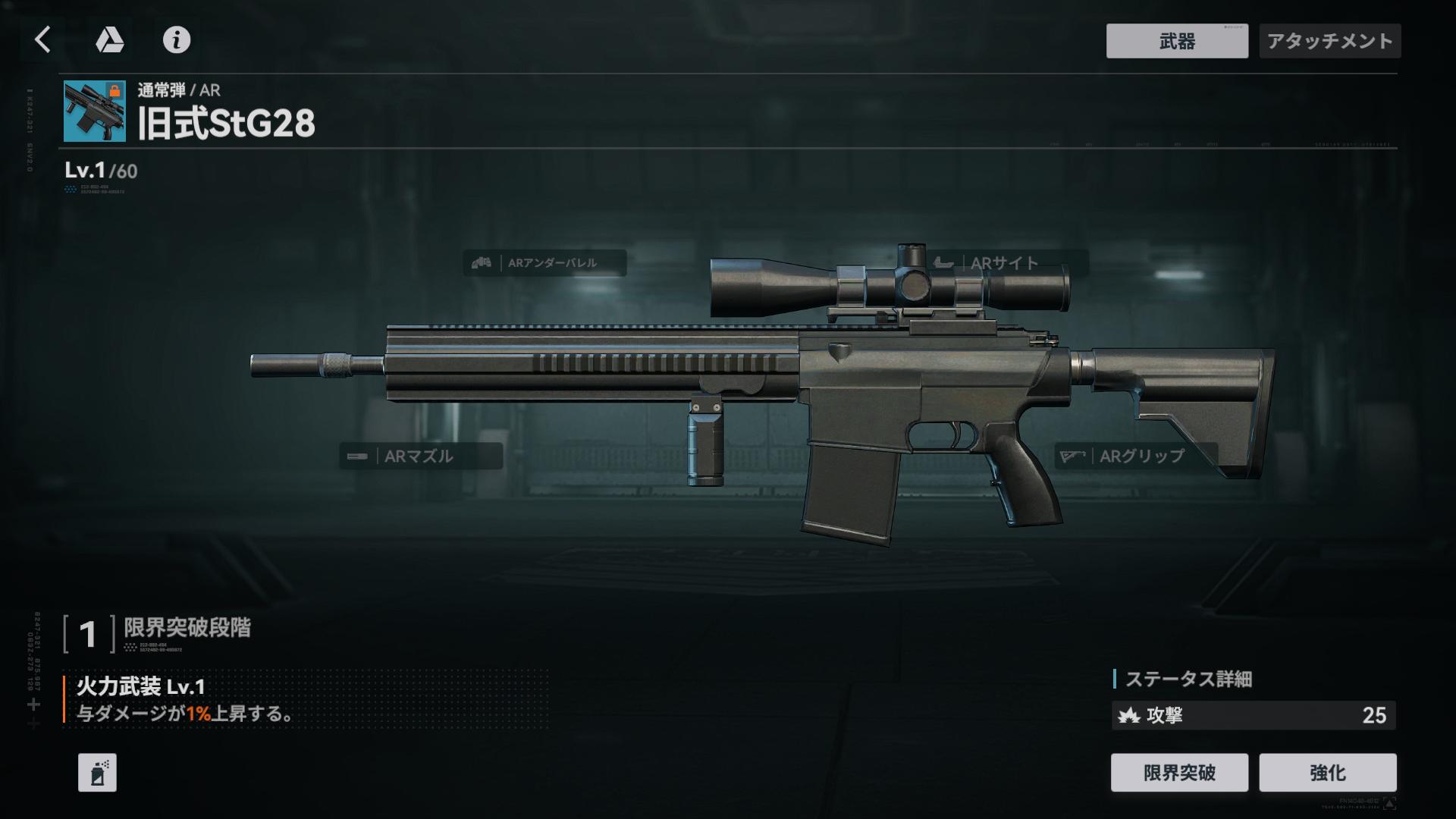Select the ARアンダーバレル attachment slot
The image size is (1456, 819).
[x=544, y=263]
